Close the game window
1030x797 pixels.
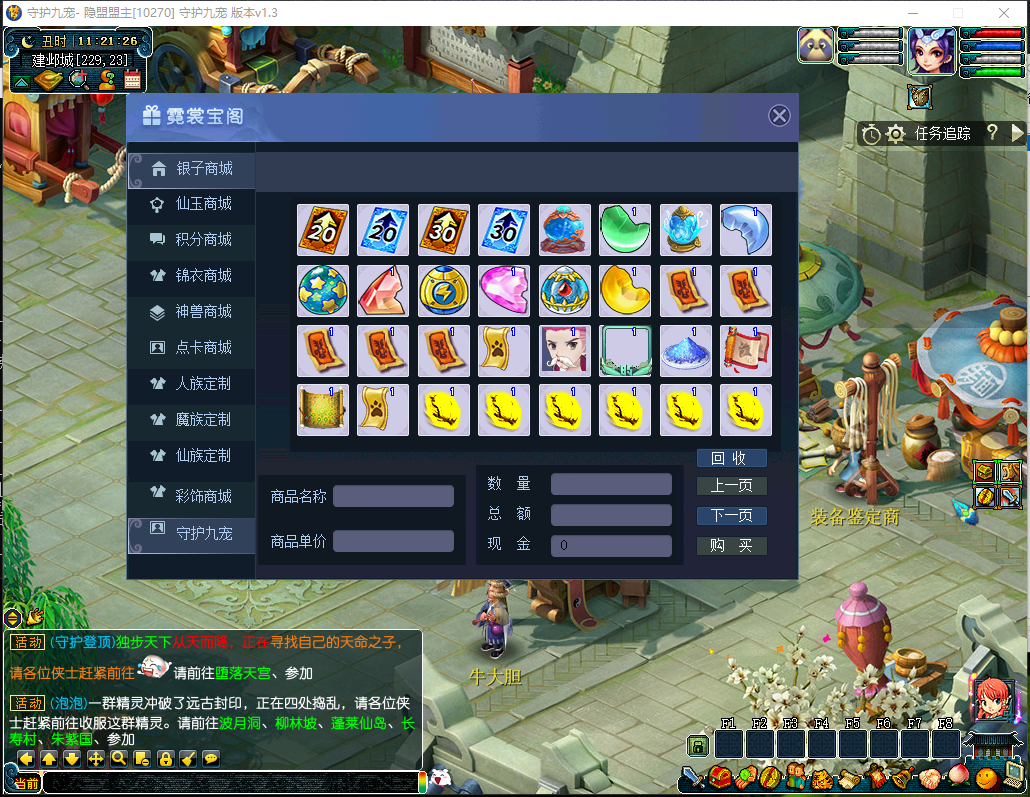1005,12
